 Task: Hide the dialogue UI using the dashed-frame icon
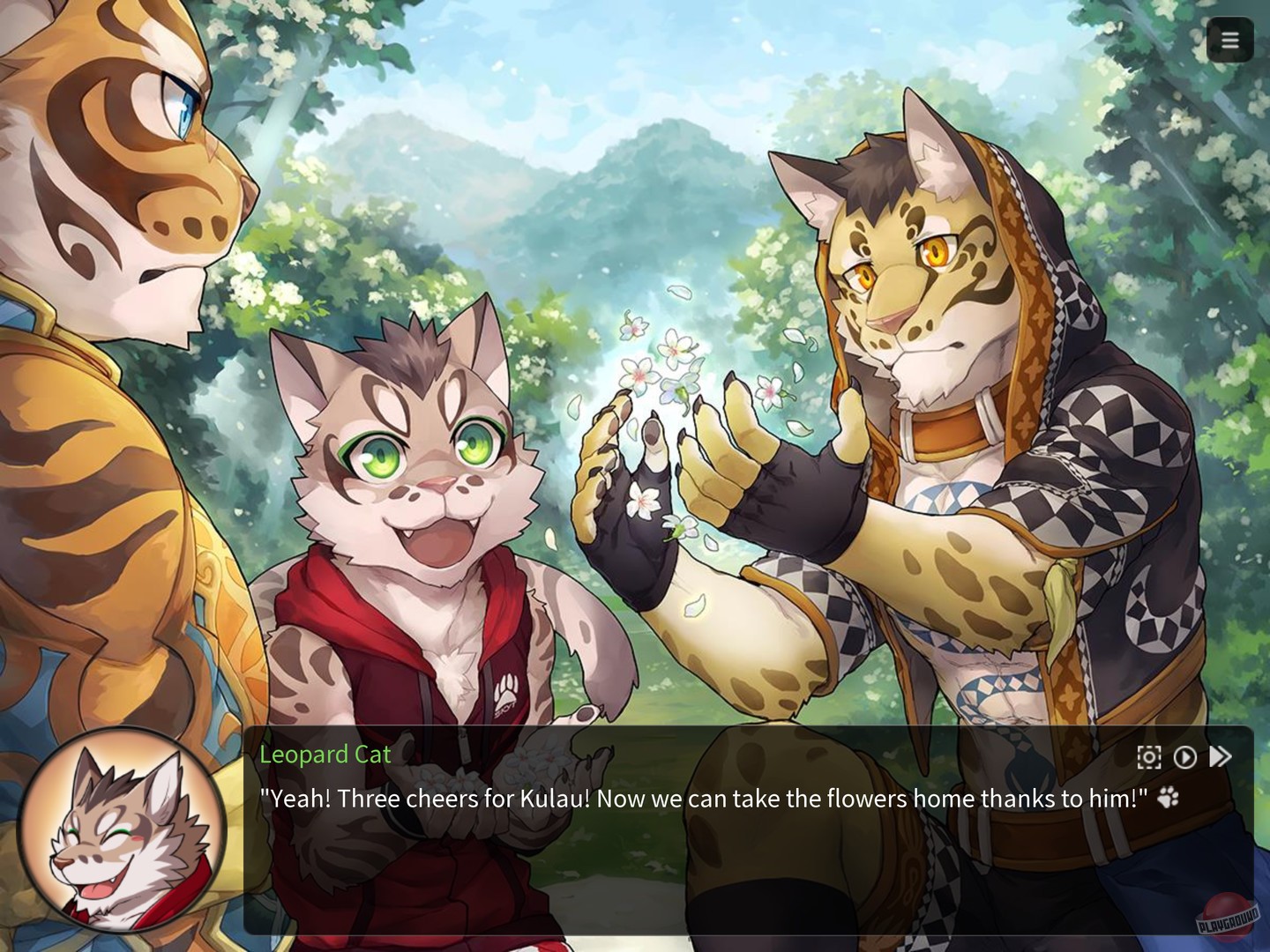click(1147, 755)
